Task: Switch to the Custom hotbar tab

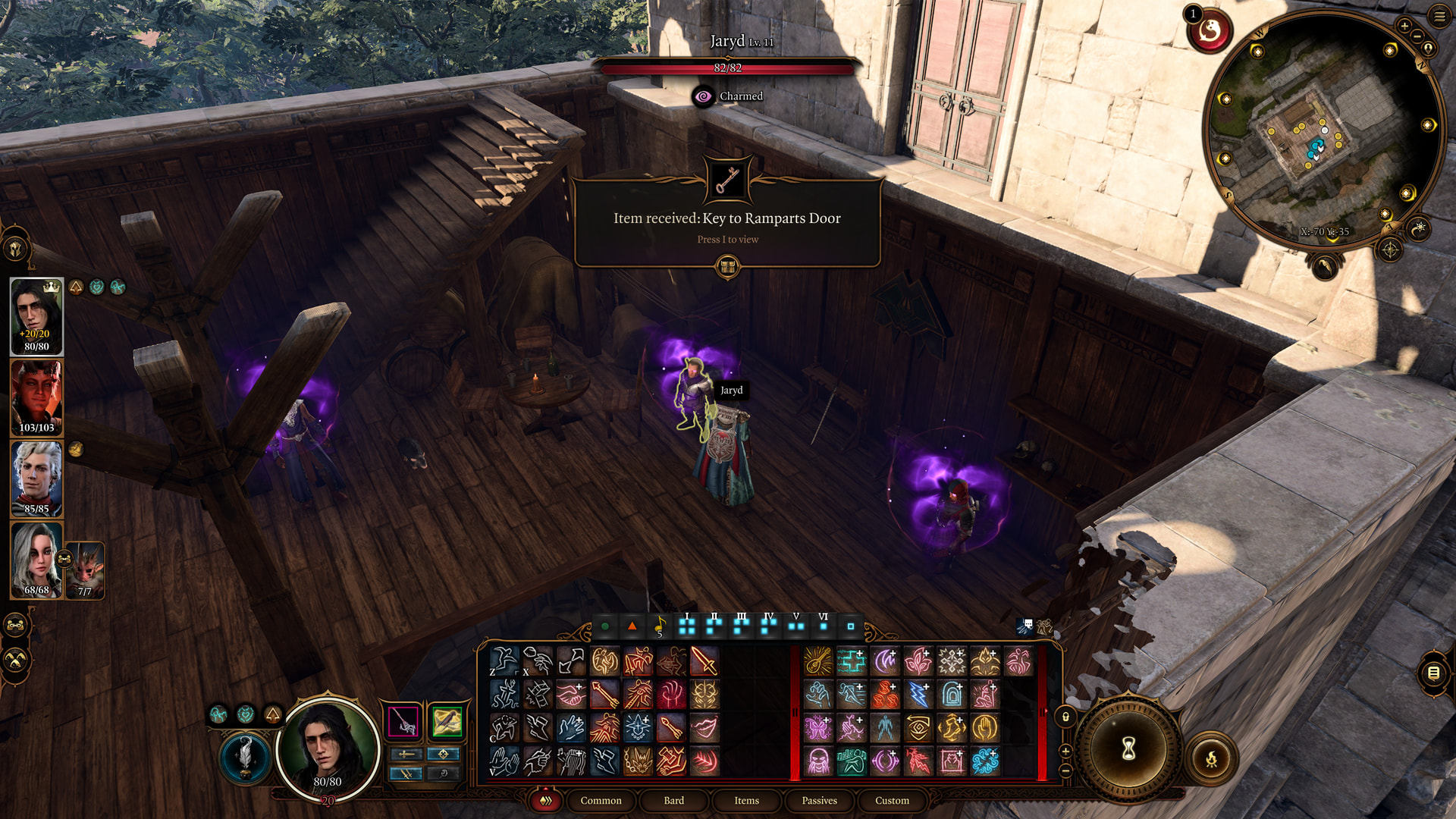Action: point(892,800)
